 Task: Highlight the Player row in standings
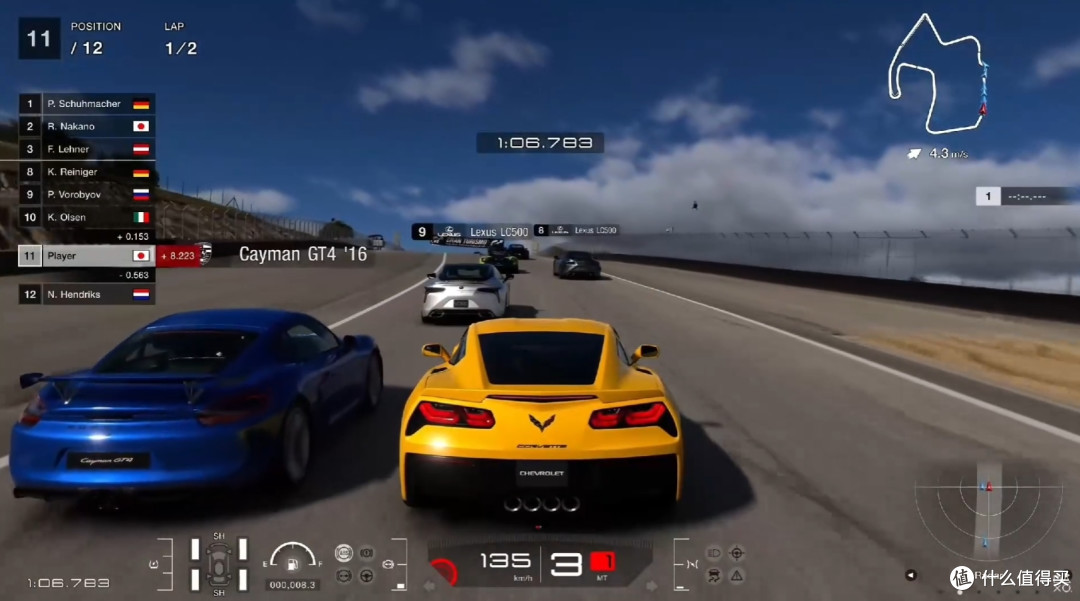(x=87, y=256)
